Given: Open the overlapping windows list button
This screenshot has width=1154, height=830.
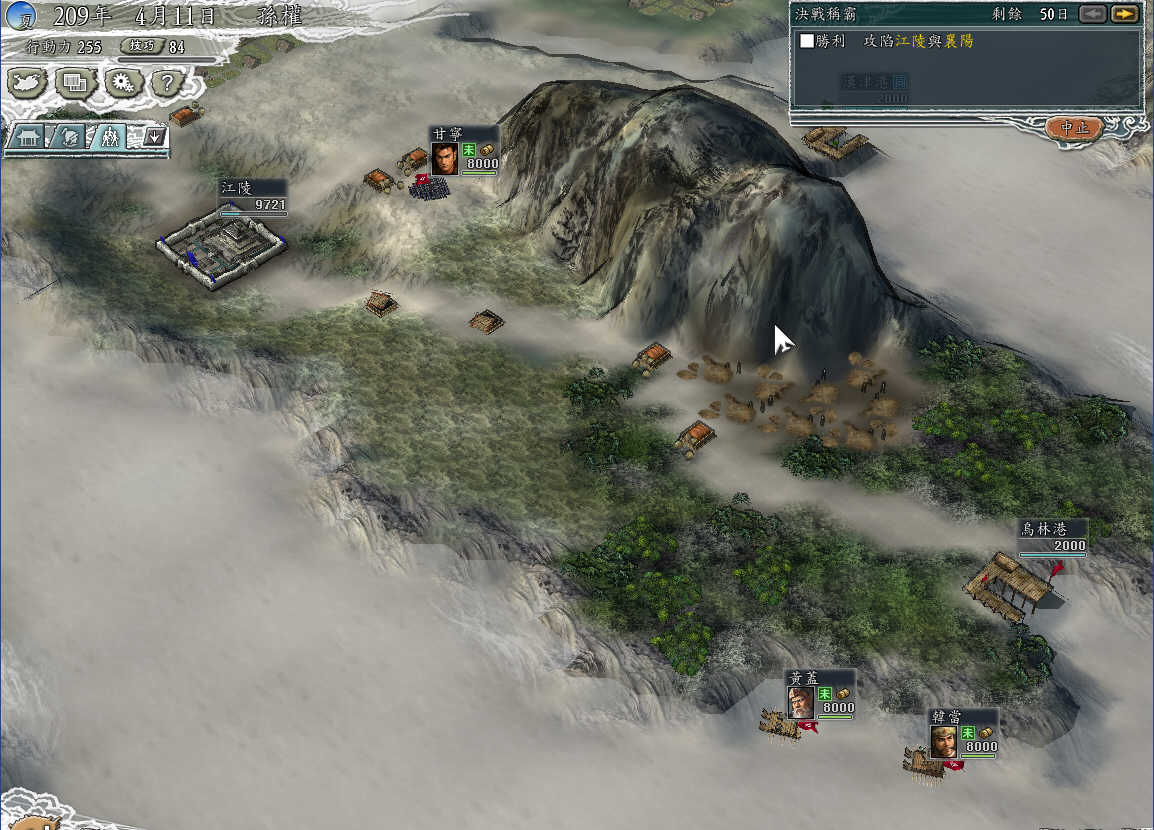Looking at the screenshot, I should pyautogui.click(x=75, y=82).
